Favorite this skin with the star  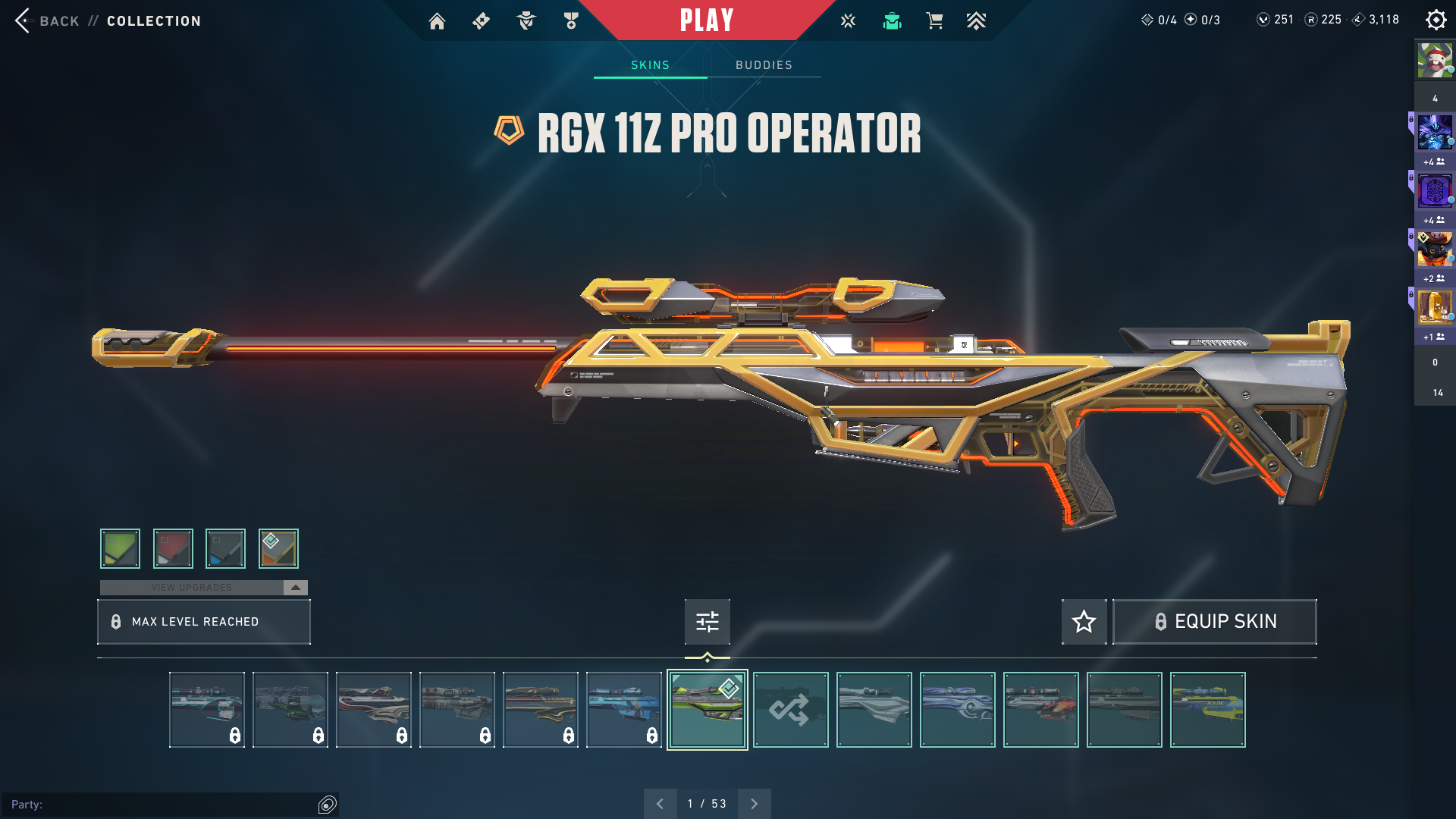1084,622
